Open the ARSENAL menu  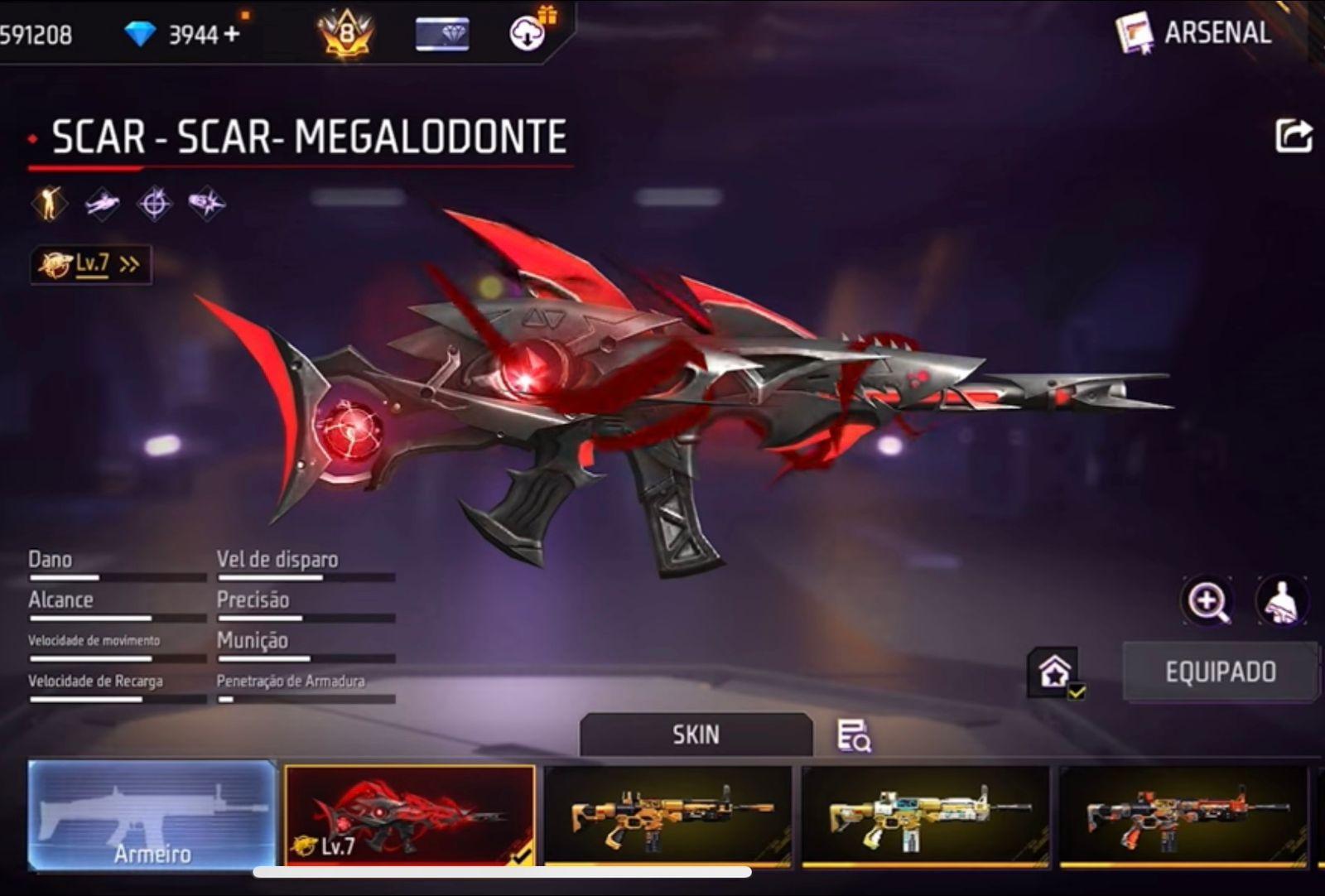click(x=1216, y=35)
